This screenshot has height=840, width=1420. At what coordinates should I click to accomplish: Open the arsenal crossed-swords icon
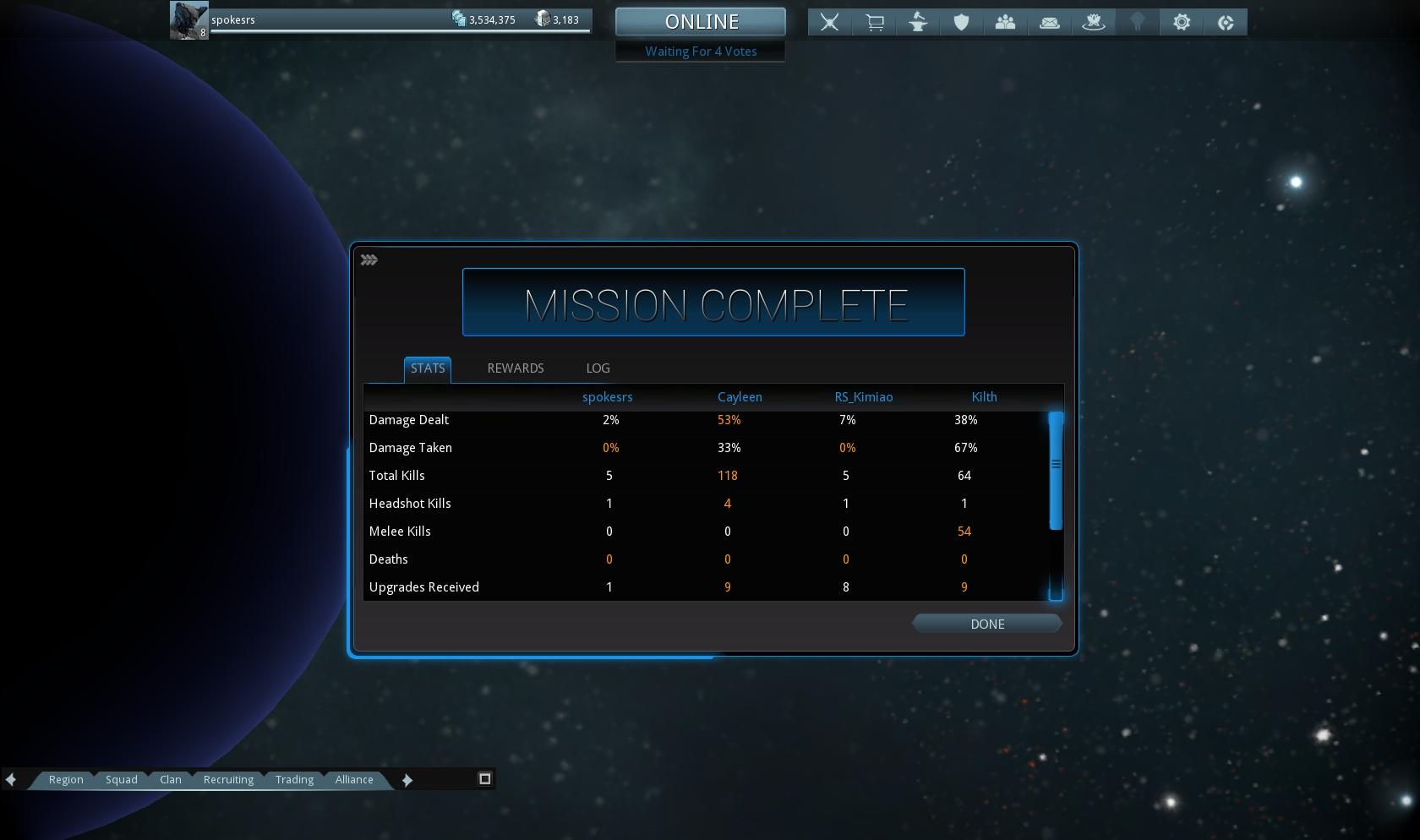click(830, 23)
